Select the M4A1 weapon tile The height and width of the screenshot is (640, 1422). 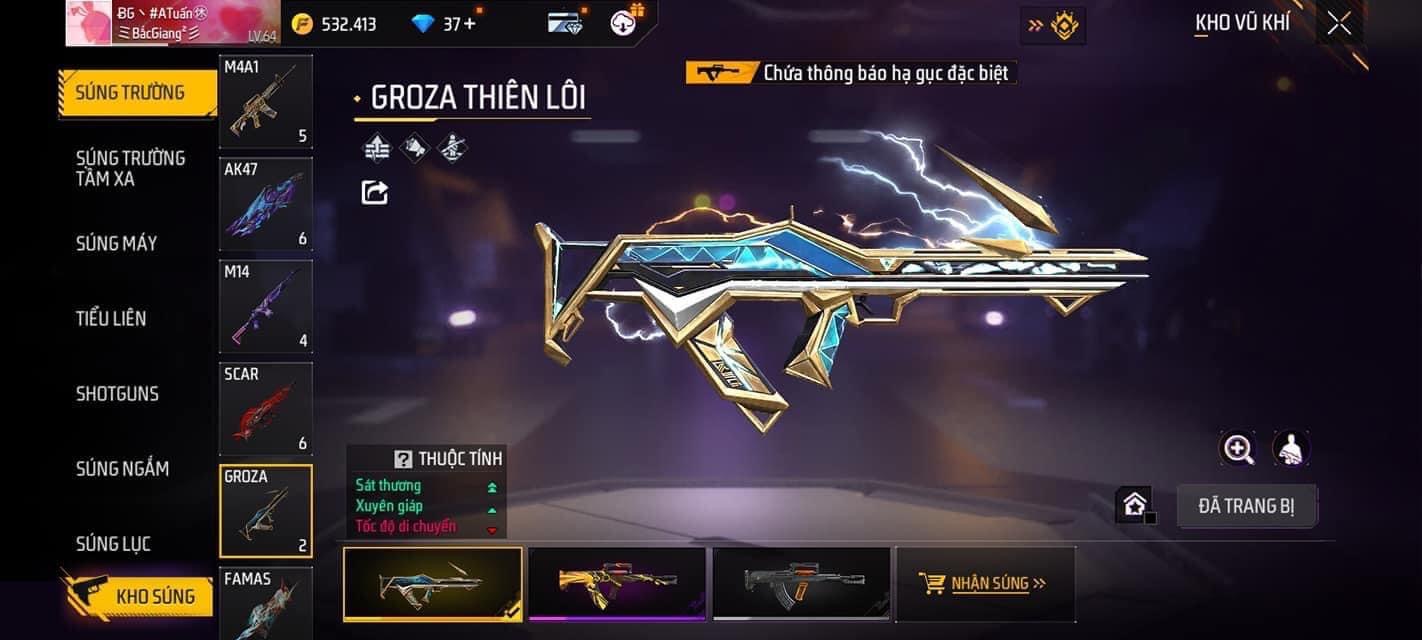pyautogui.click(x=265, y=101)
